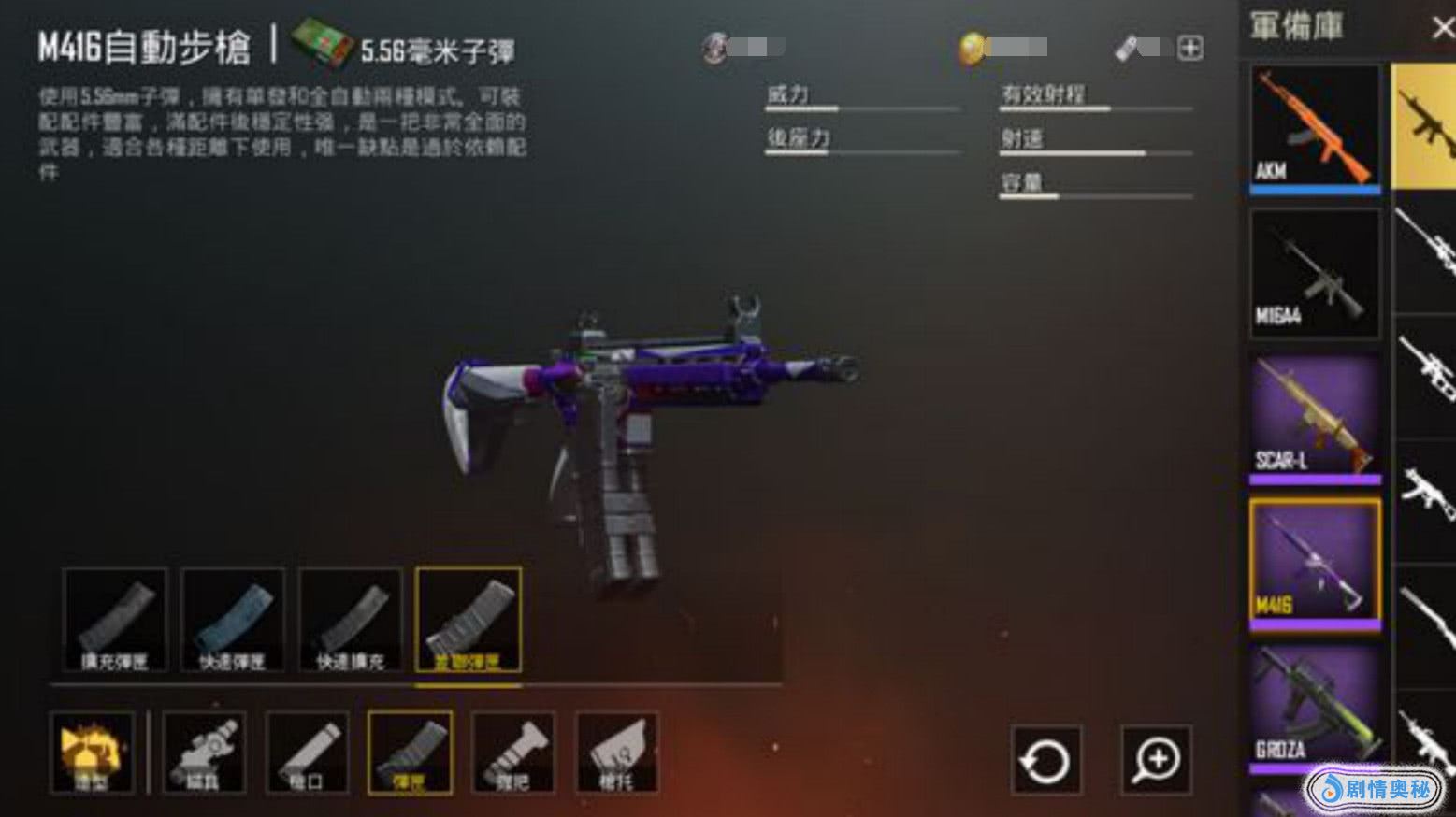Choose the M16A4 rifle from the list
This screenshot has height=817, width=1456.
click(x=1314, y=272)
